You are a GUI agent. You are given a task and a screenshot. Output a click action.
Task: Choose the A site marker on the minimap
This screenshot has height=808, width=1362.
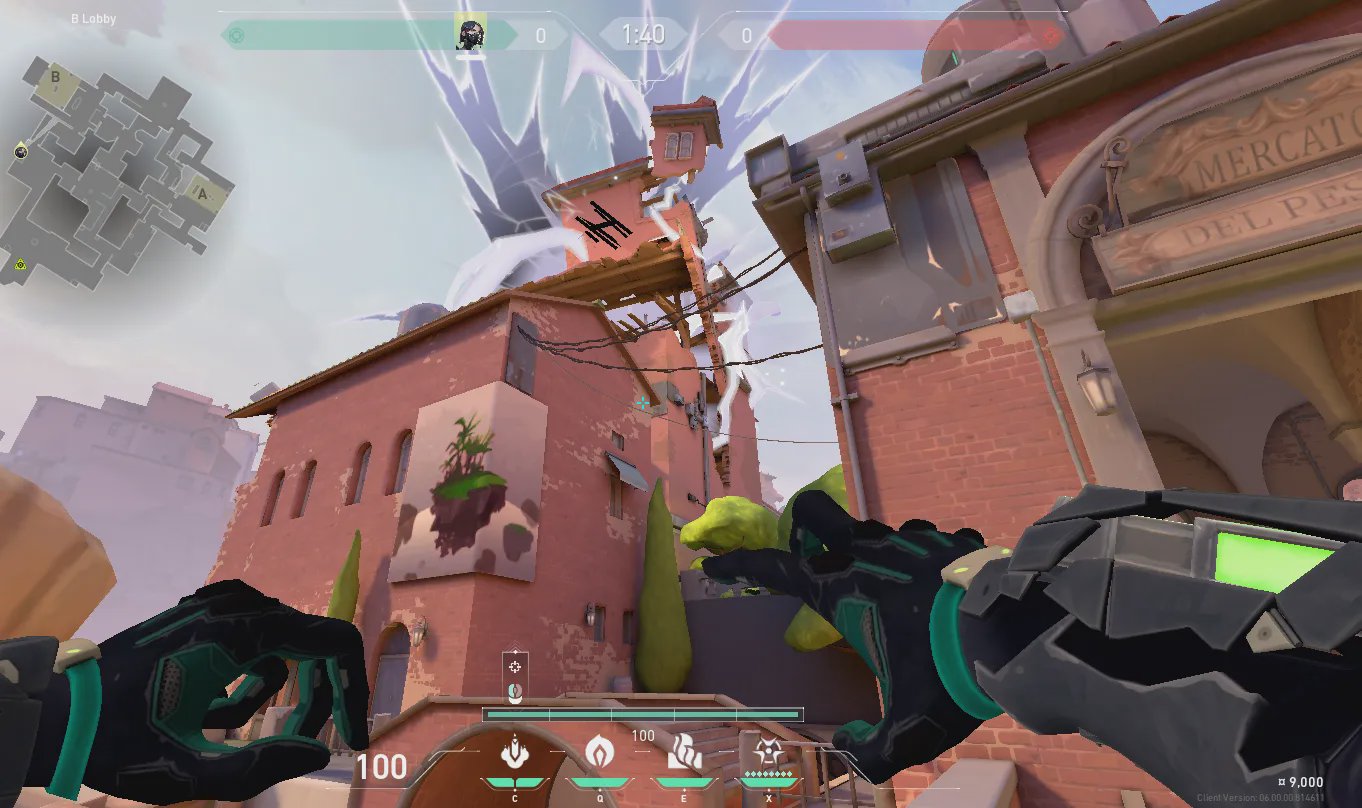pos(201,192)
